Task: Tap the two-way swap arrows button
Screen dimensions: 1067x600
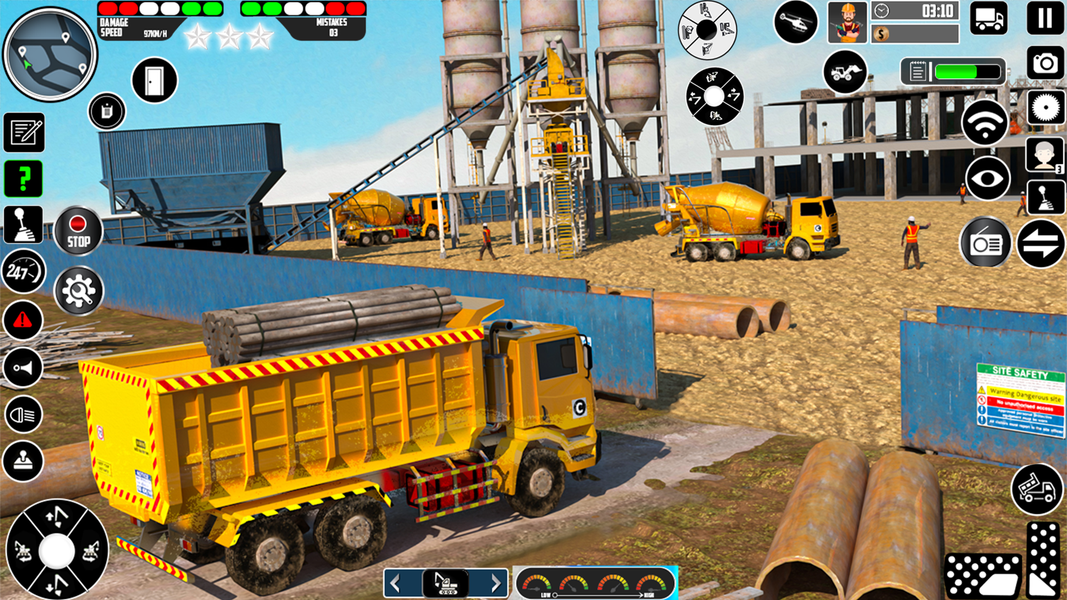Action: pos(1040,243)
